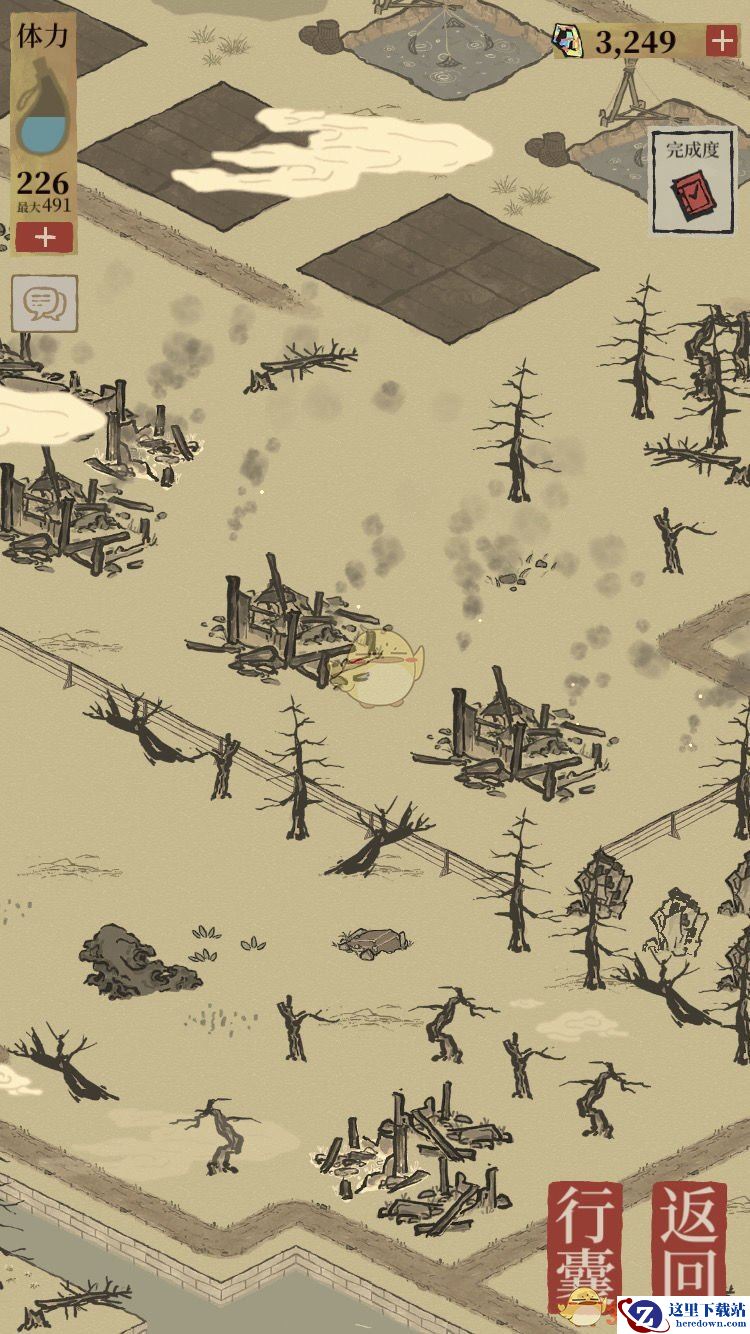Add stamina with the red plus button
This screenshot has height=1334, width=750.
44,237
